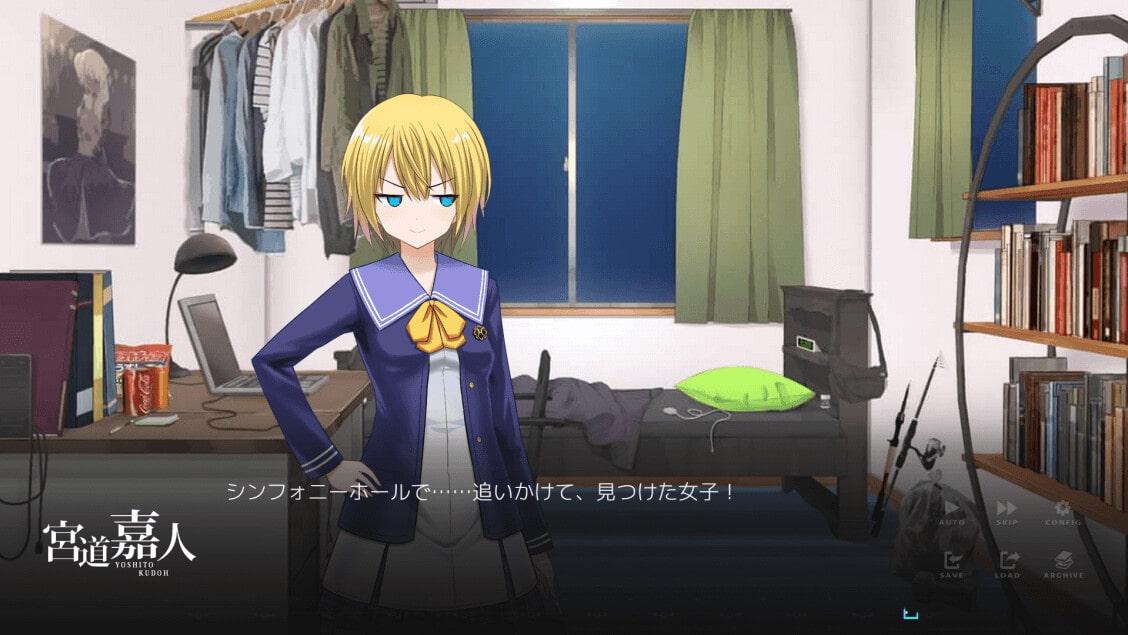Viewport: 1128px width, 635px height.
Task: Enable AUTO text advance
Action: point(951,512)
